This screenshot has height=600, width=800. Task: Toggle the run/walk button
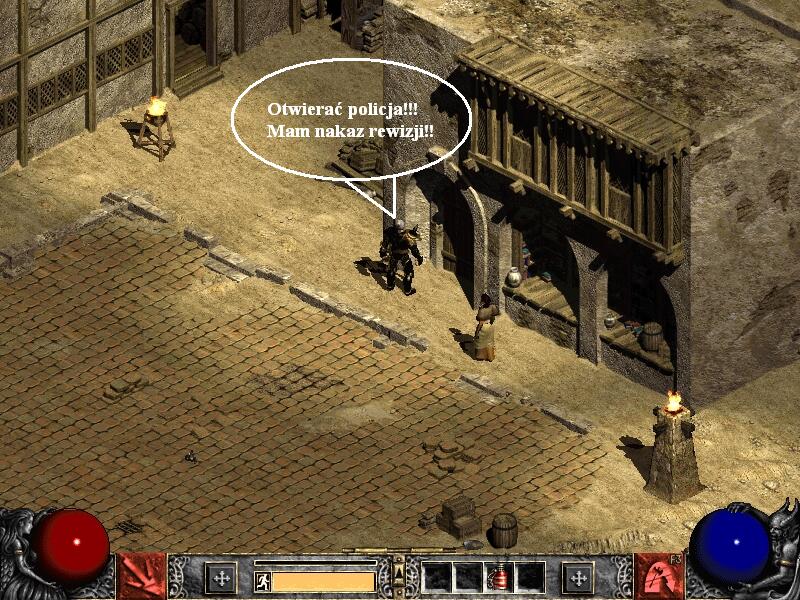tap(262, 580)
